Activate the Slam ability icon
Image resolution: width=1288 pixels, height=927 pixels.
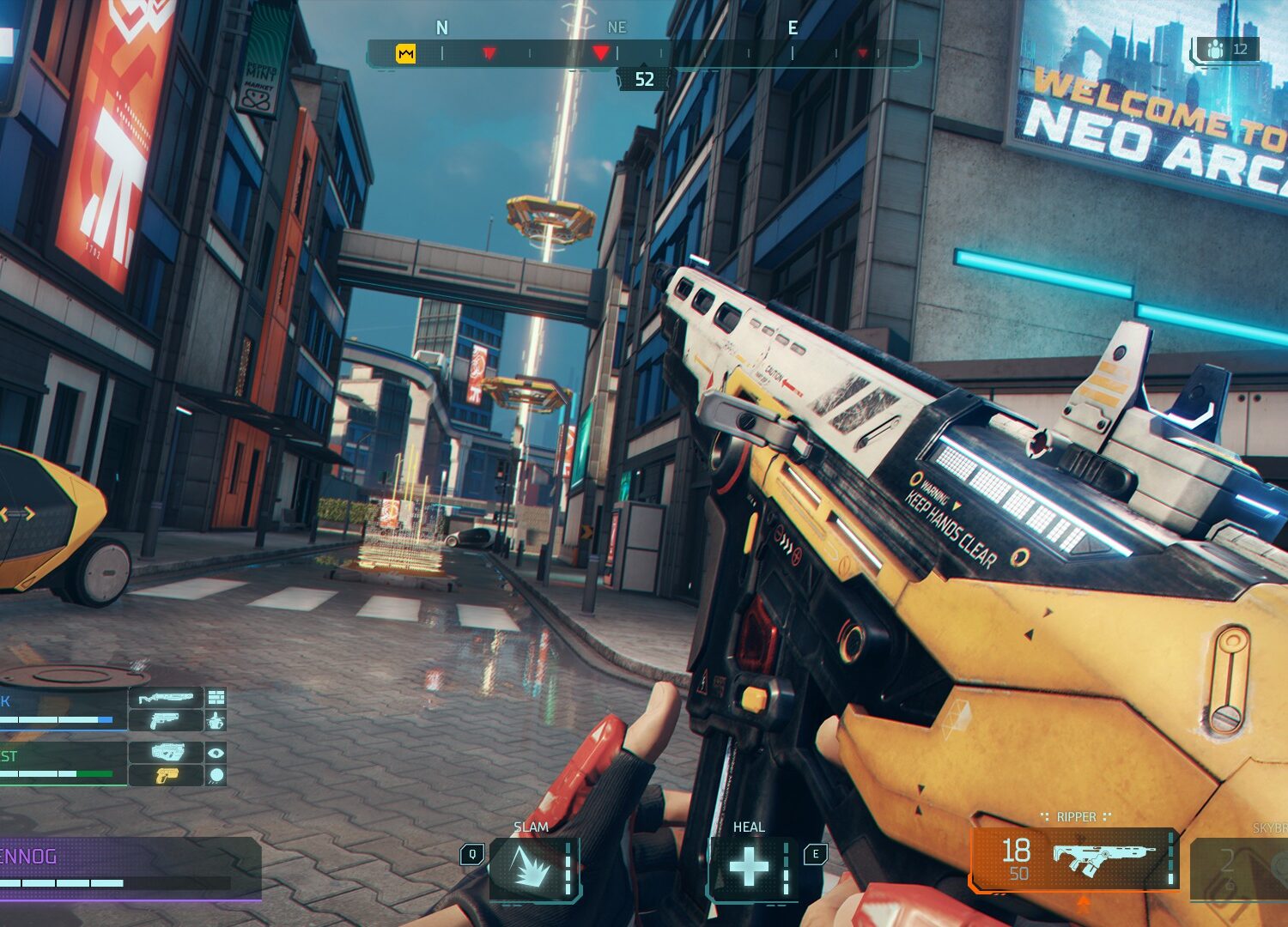pos(532,869)
